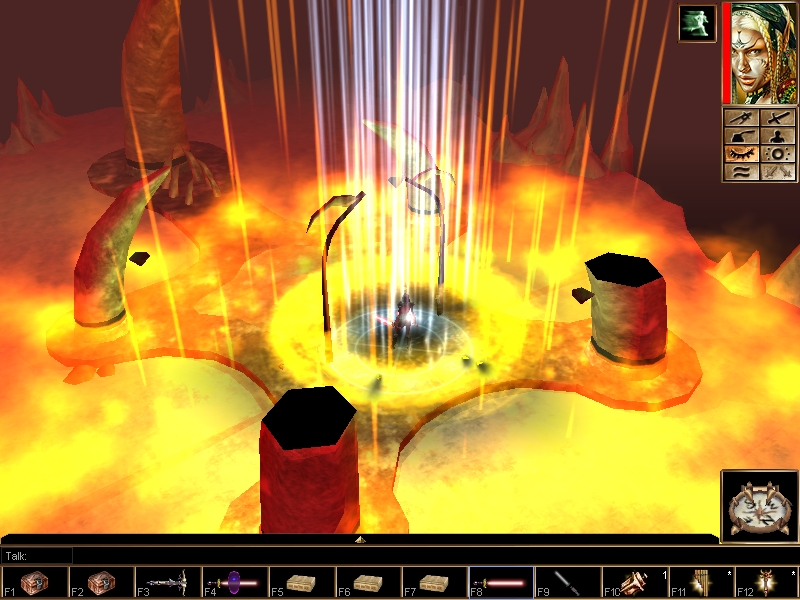Select the crossbow in slot F3
The height and width of the screenshot is (600, 800).
point(166,582)
